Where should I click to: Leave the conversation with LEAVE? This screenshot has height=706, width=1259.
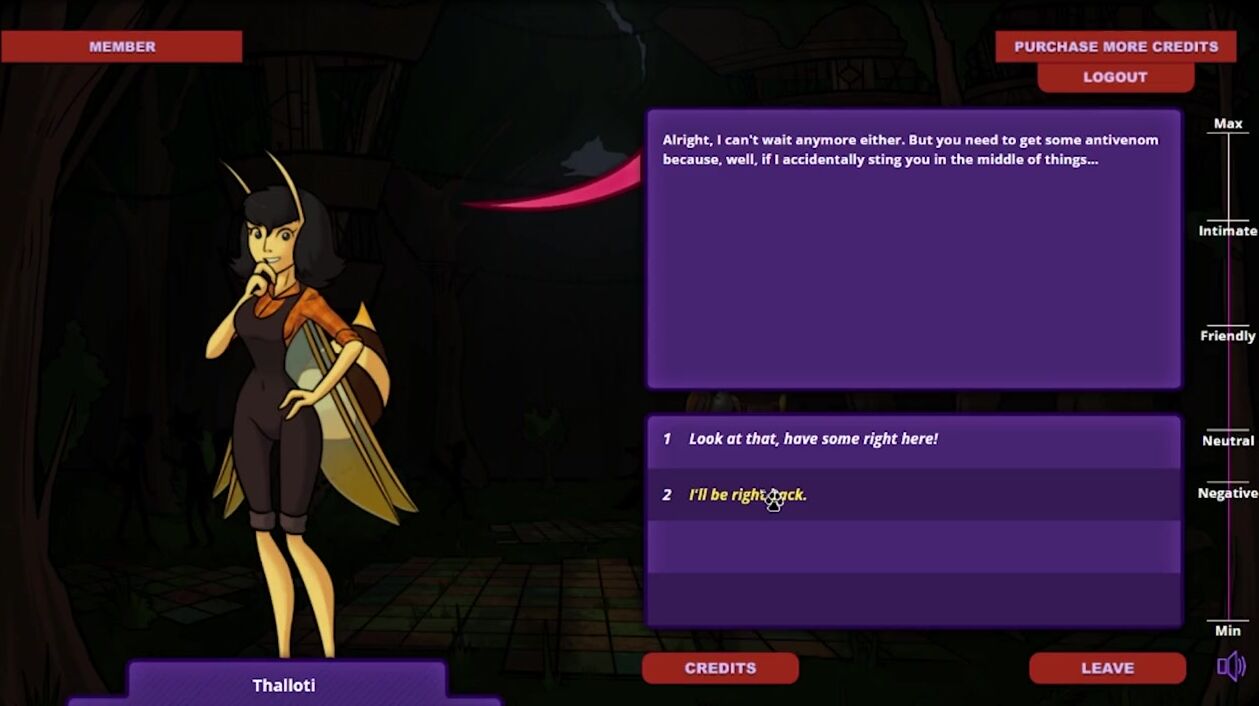tap(1107, 668)
